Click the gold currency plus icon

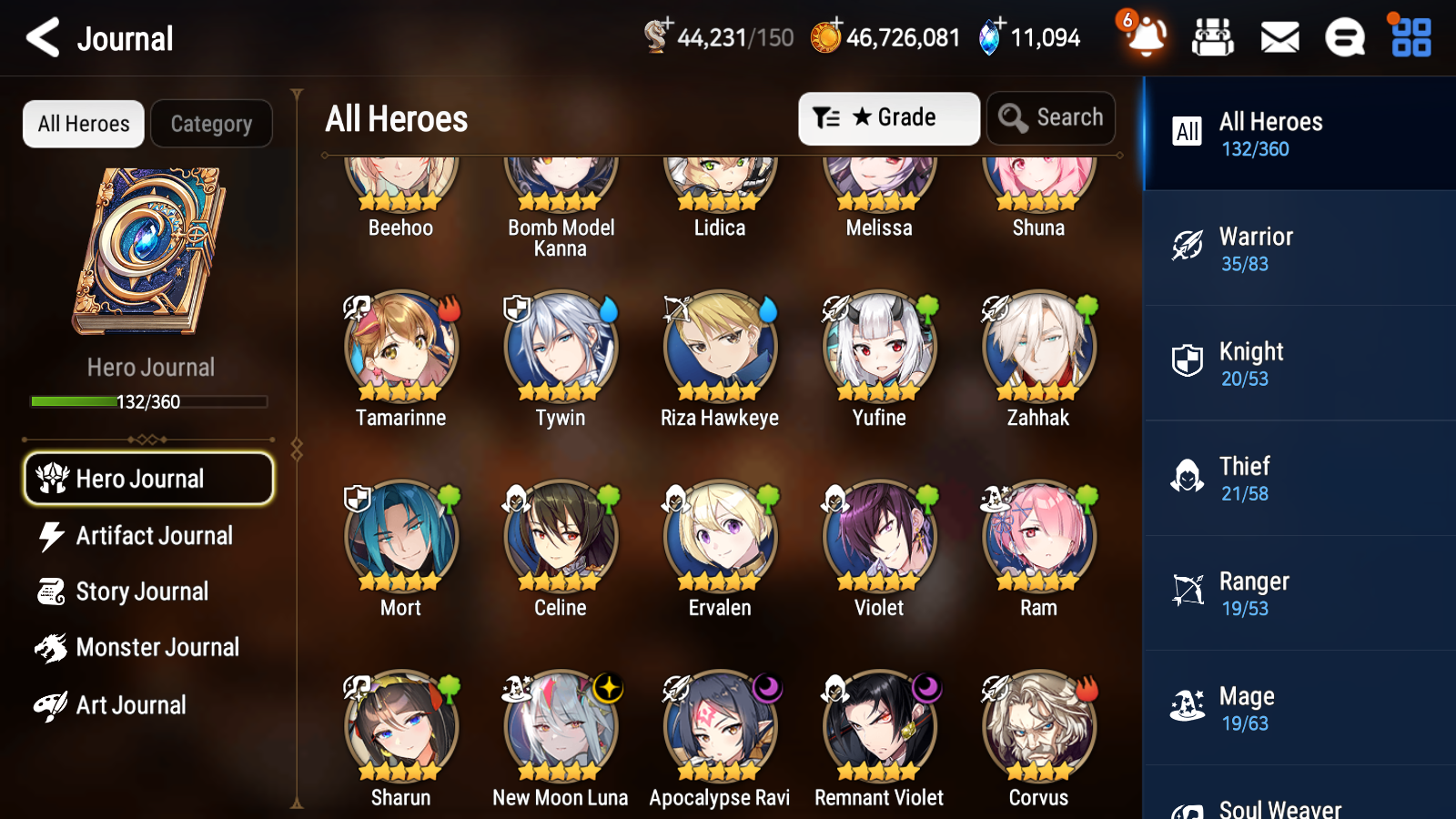(x=835, y=26)
